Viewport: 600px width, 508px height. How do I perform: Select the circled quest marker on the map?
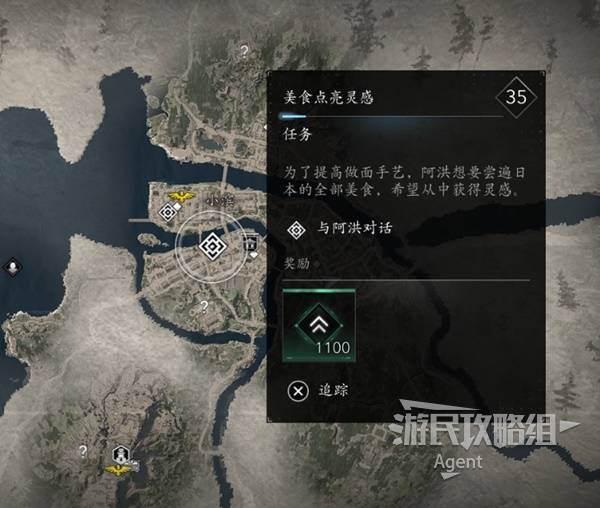click(x=210, y=245)
